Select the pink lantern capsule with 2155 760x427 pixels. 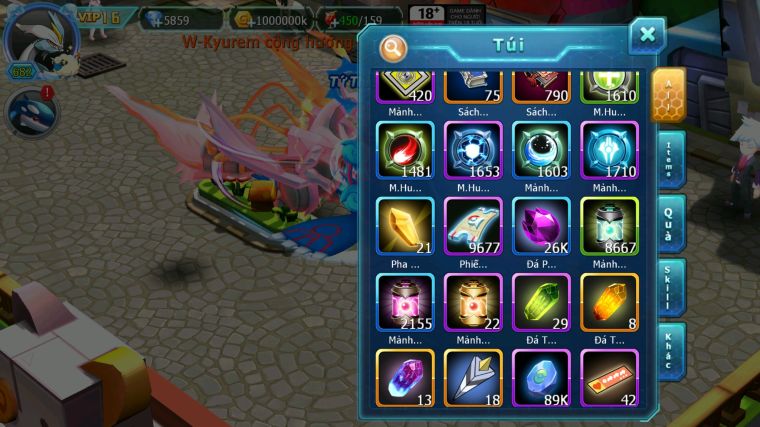click(405, 302)
